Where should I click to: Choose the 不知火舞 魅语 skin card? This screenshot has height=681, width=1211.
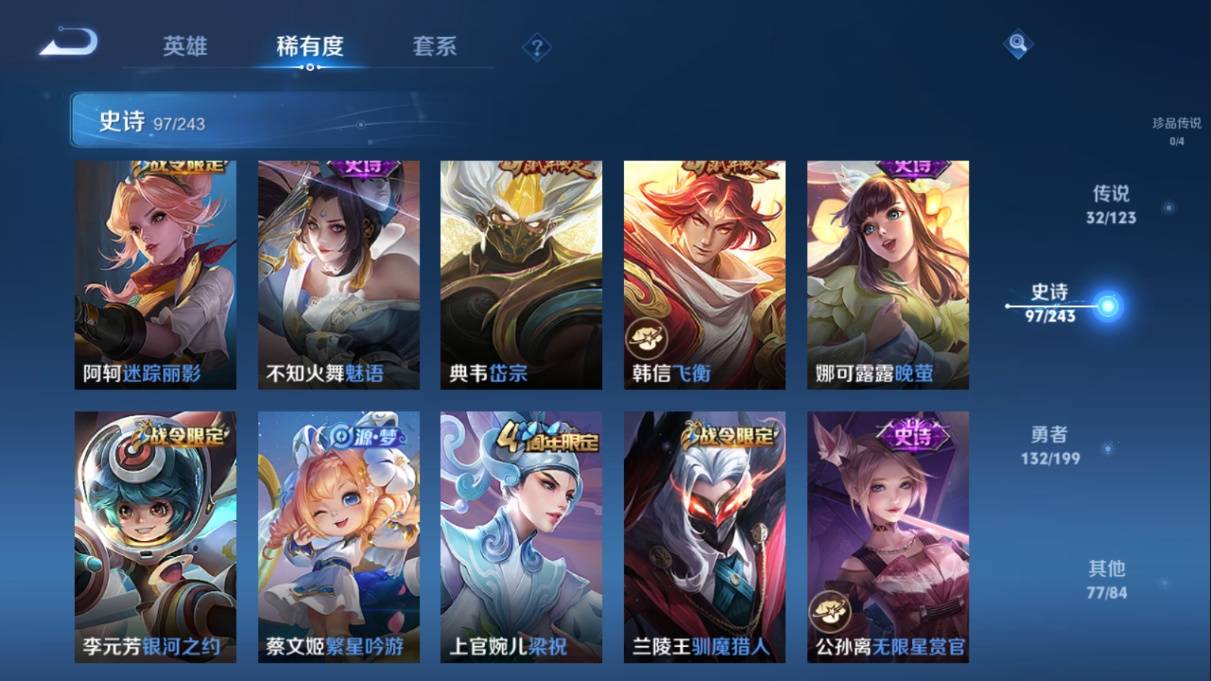pyautogui.click(x=339, y=275)
